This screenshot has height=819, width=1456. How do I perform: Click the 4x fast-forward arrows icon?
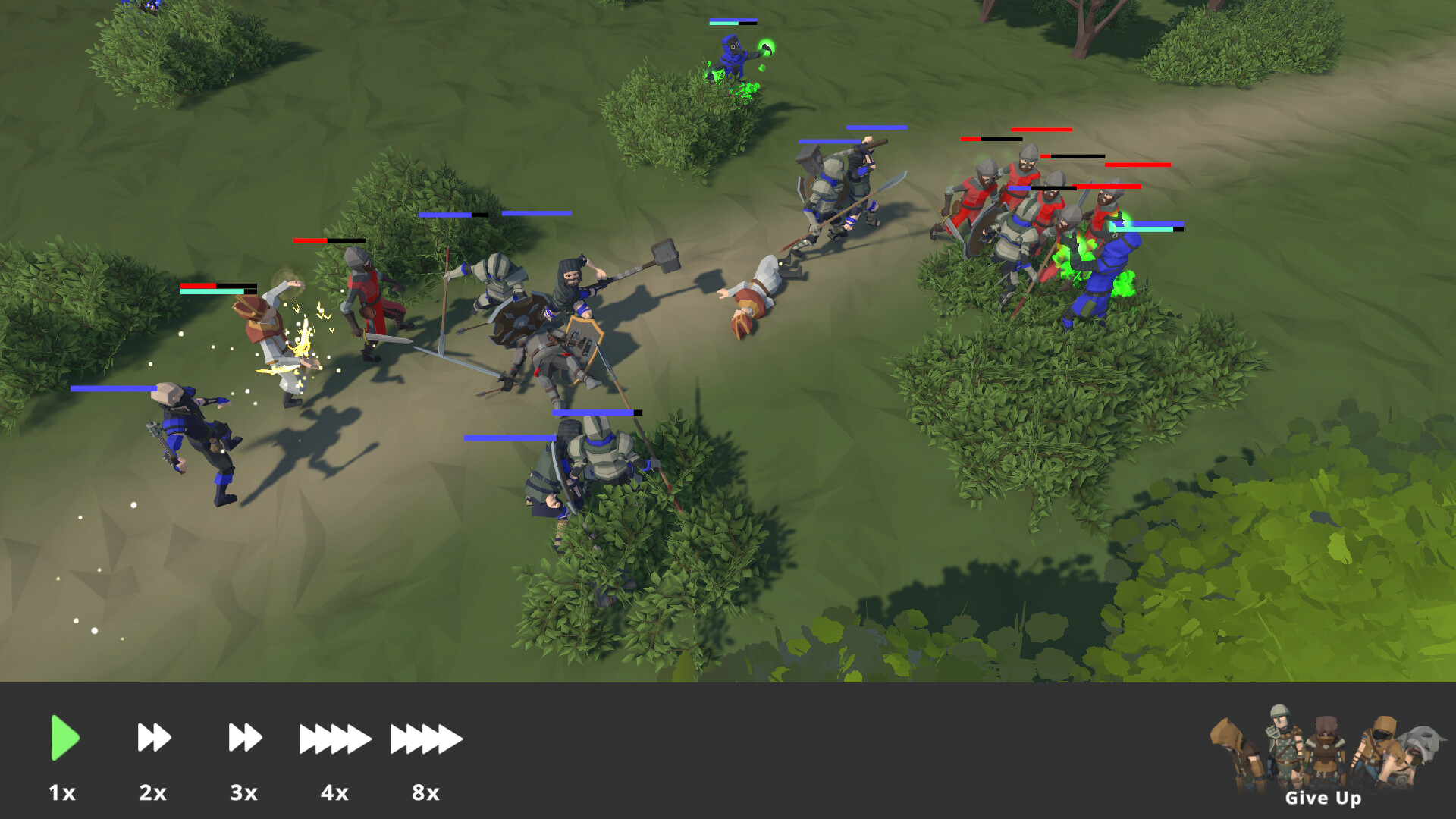[x=334, y=739]
